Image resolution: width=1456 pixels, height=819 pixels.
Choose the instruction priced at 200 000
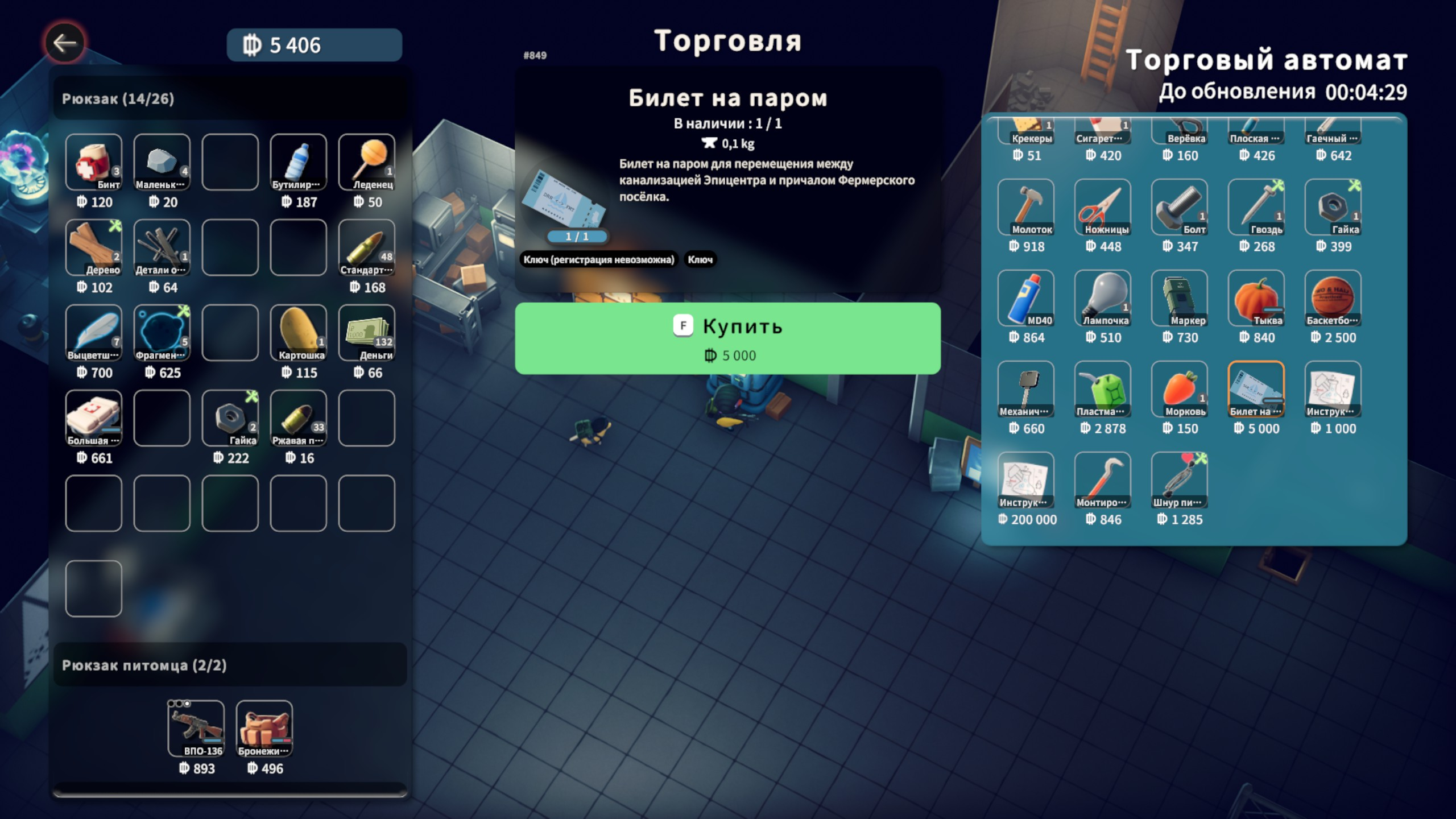[1026, 480]
